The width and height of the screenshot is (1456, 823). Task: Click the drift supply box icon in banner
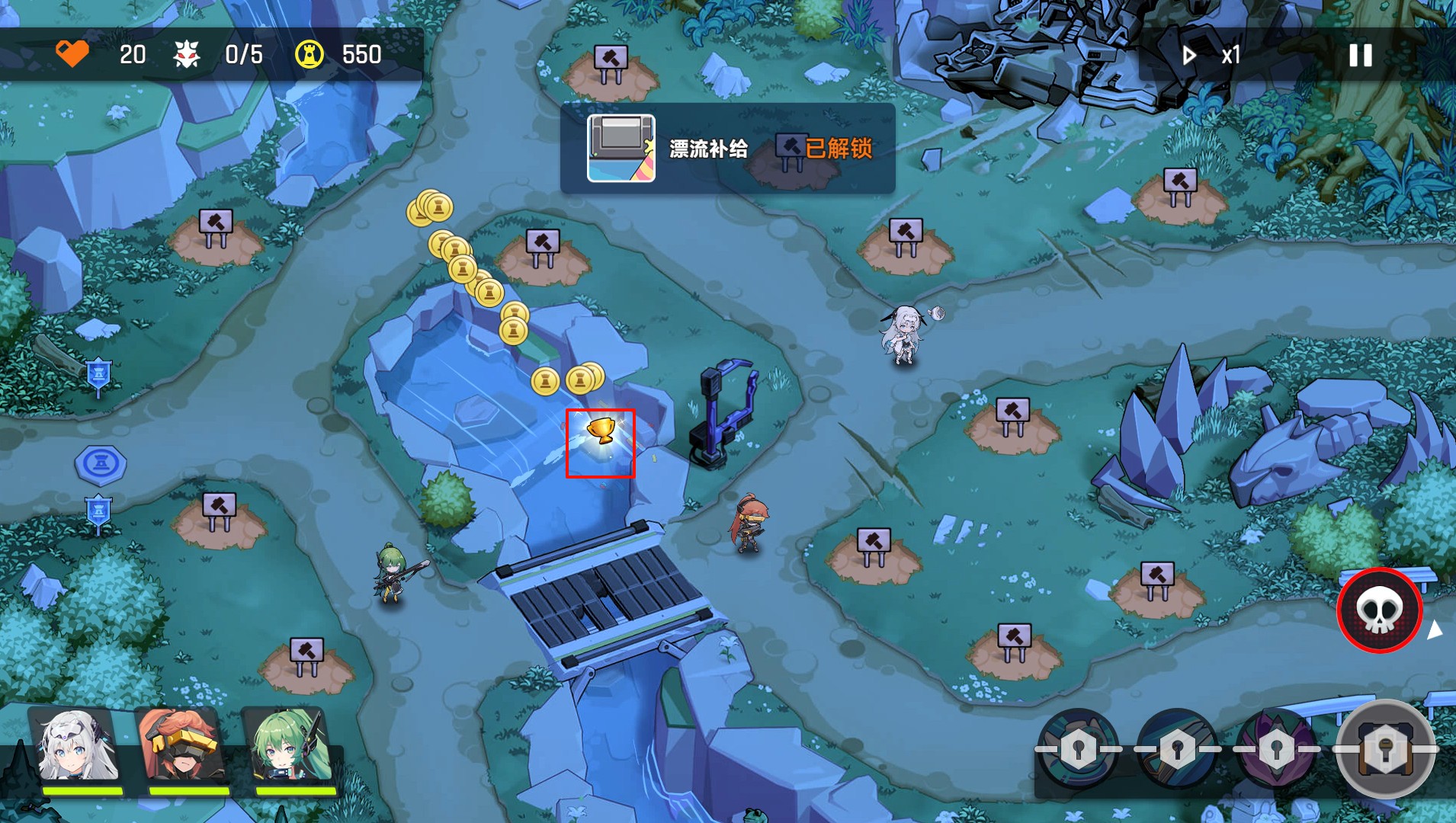point(621,148)
